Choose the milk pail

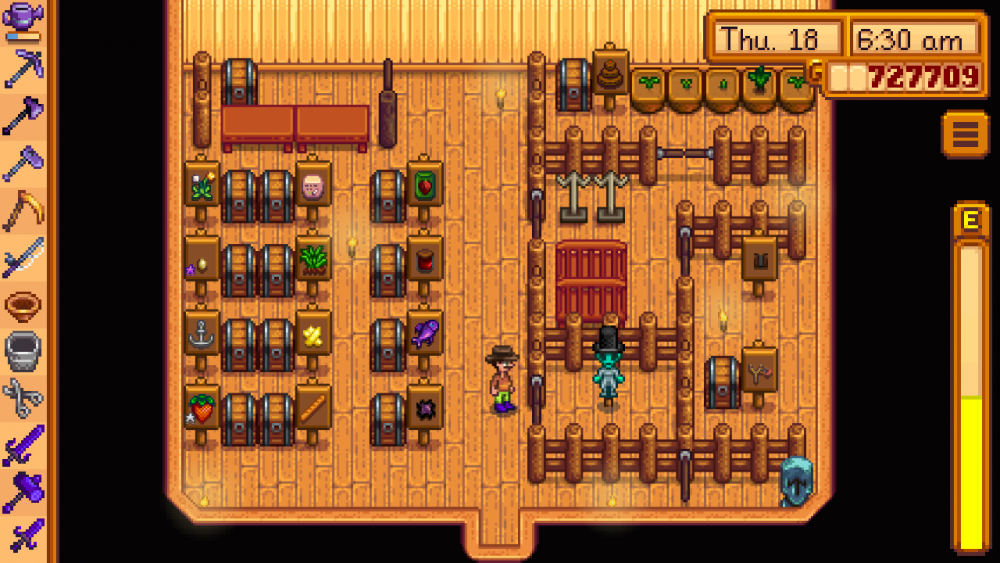23,352
